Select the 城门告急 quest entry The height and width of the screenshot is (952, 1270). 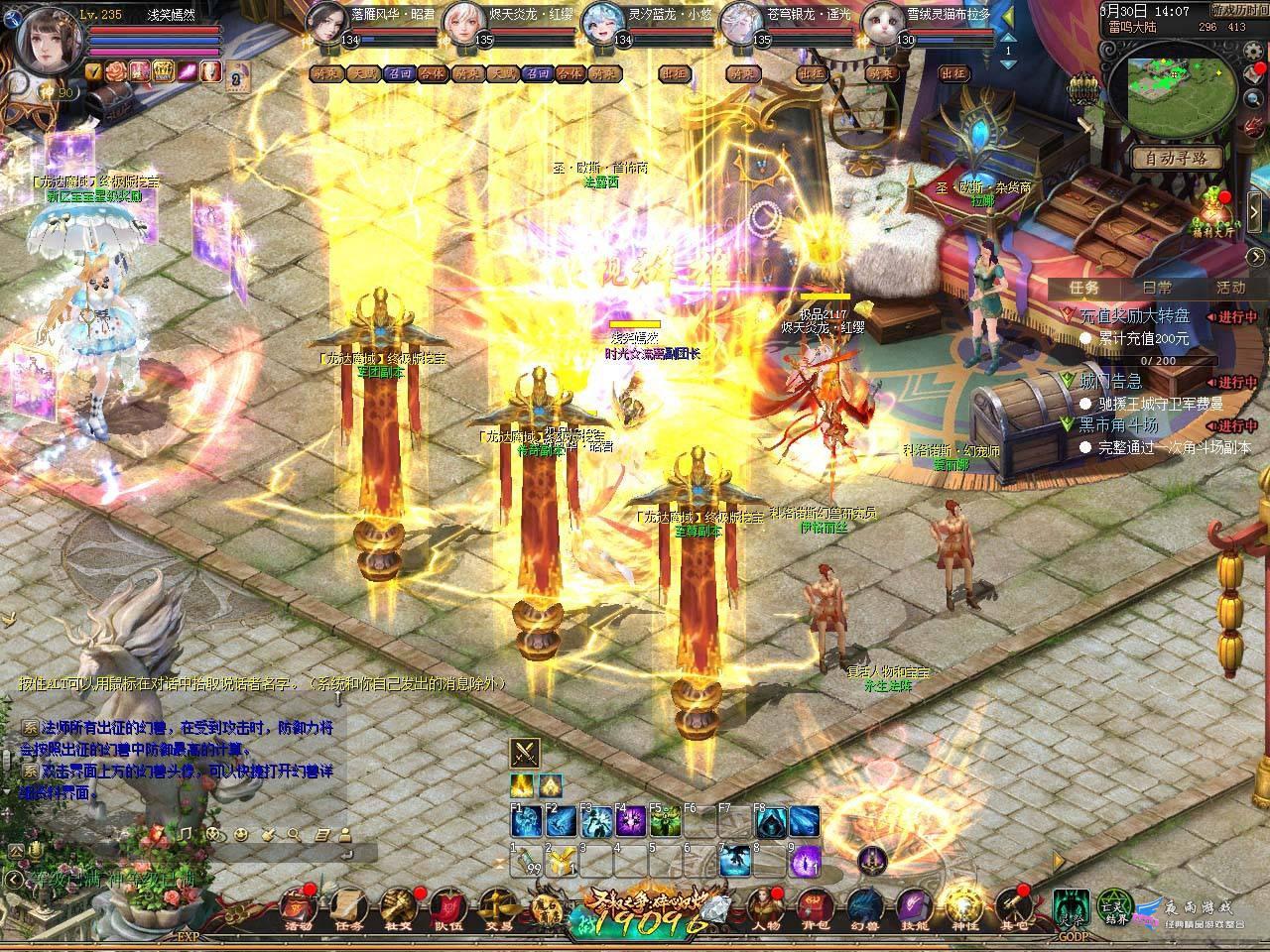[x=1111, y=381]
